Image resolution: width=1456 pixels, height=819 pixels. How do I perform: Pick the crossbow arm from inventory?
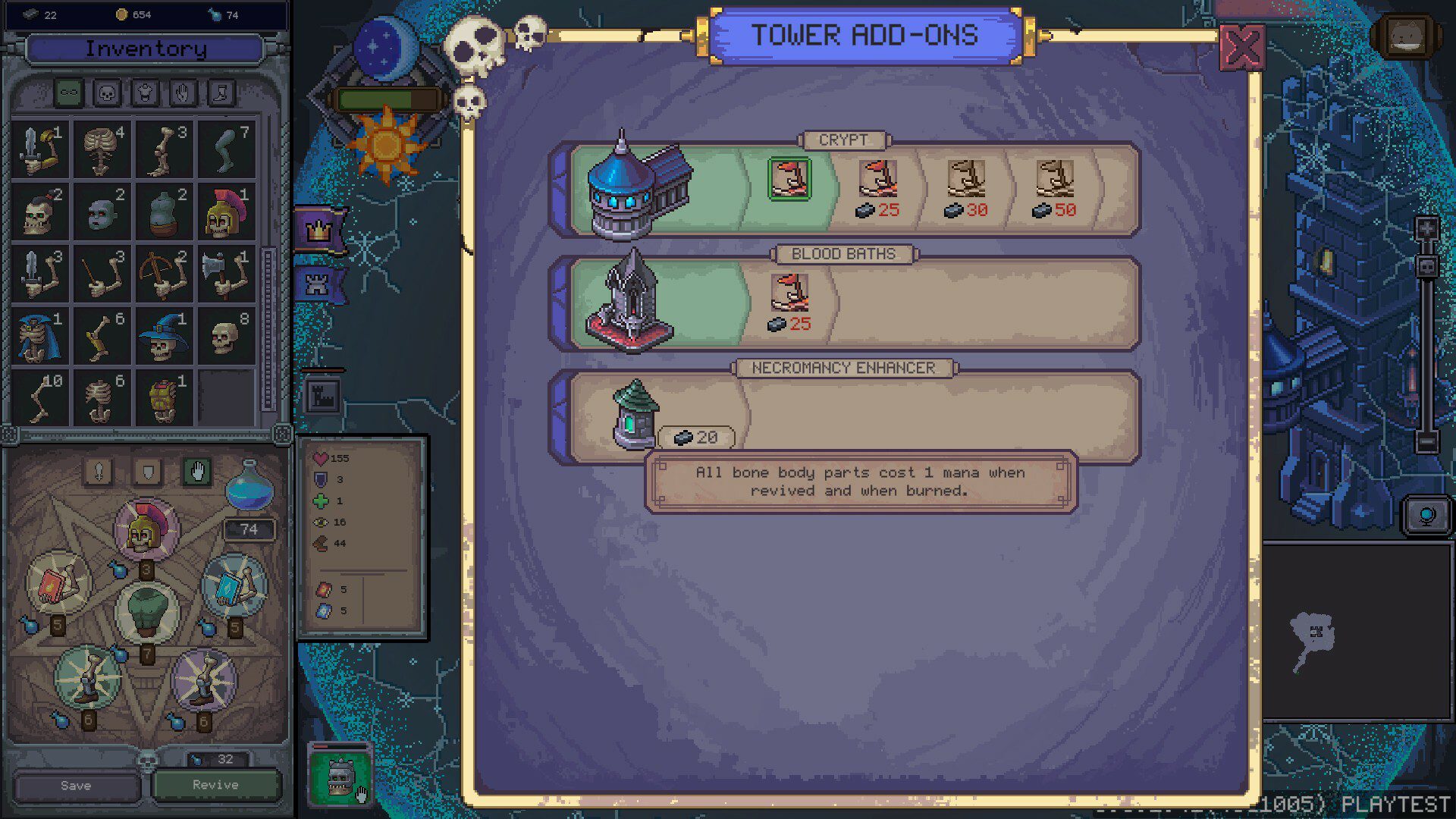164,274
